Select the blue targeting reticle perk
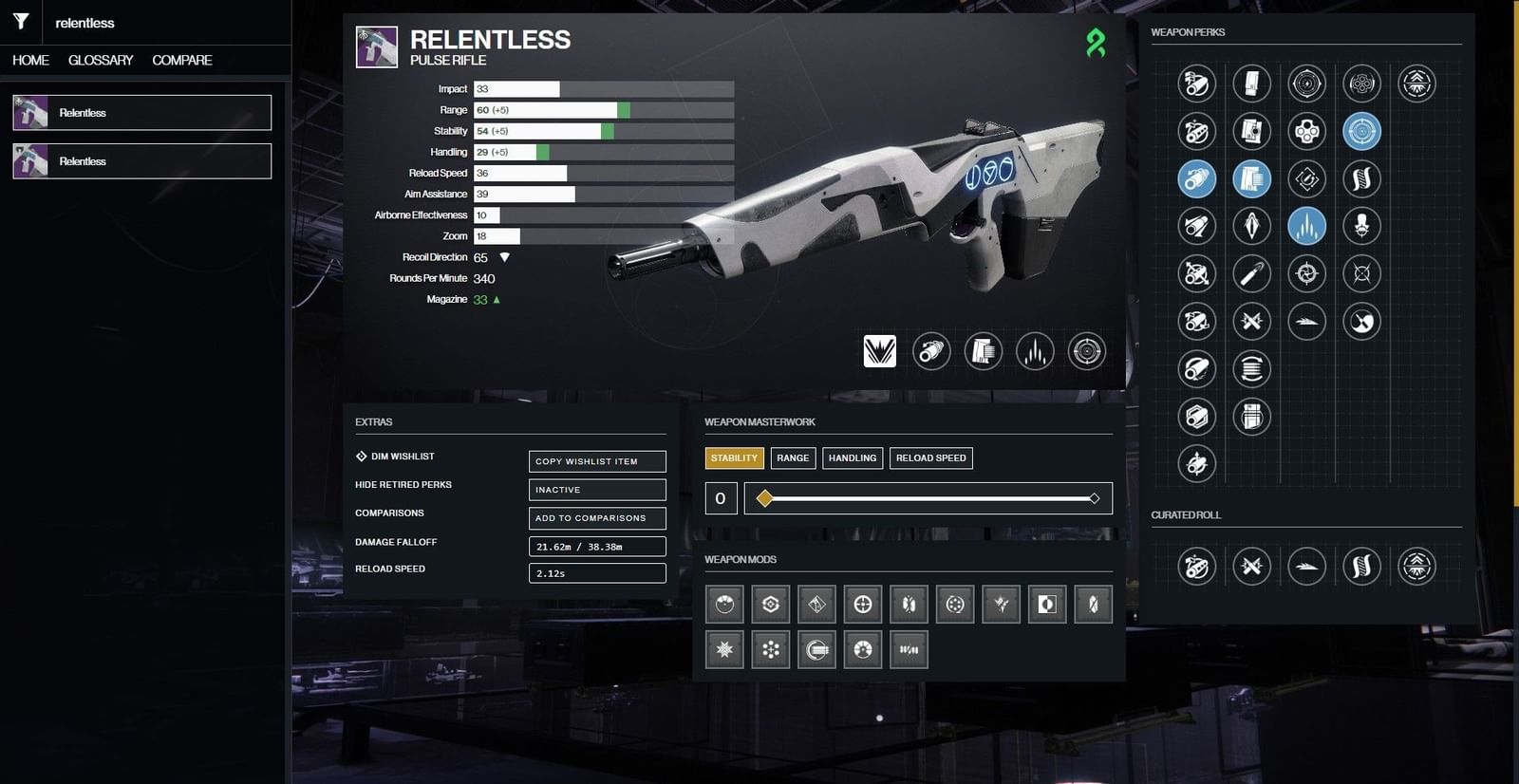 point(1363,131)
